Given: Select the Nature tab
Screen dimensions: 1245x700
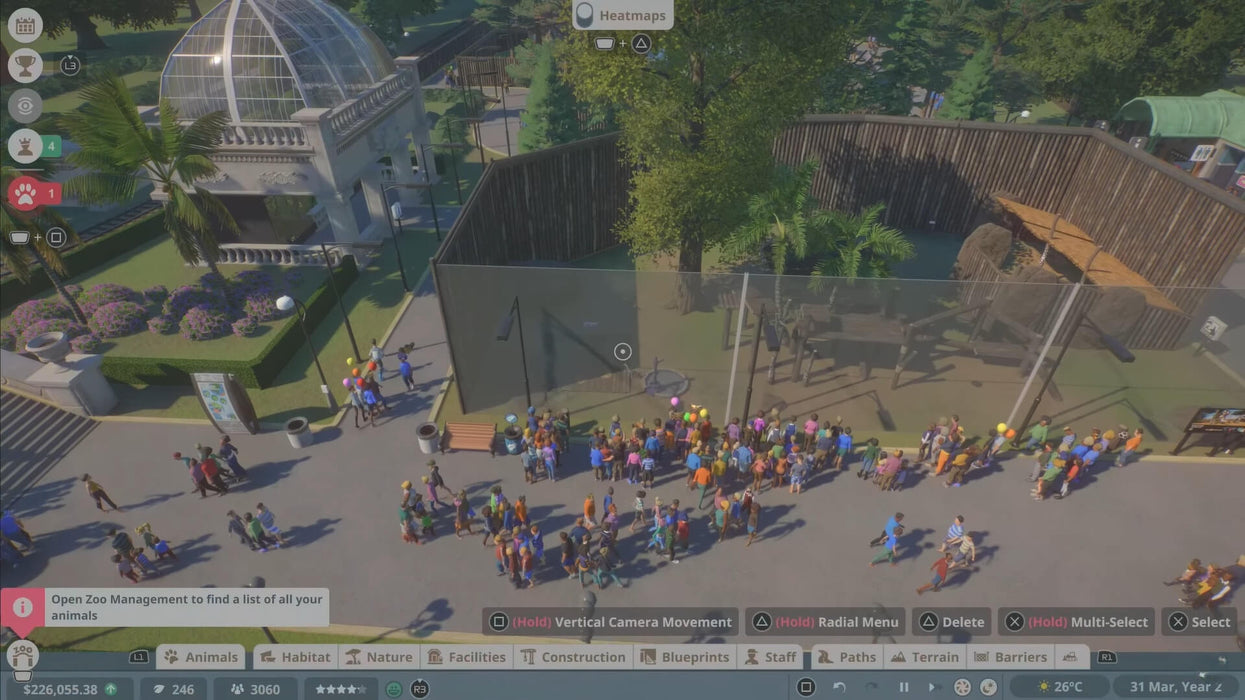Looking at the screenshot, I should click(x=378, y=657).
